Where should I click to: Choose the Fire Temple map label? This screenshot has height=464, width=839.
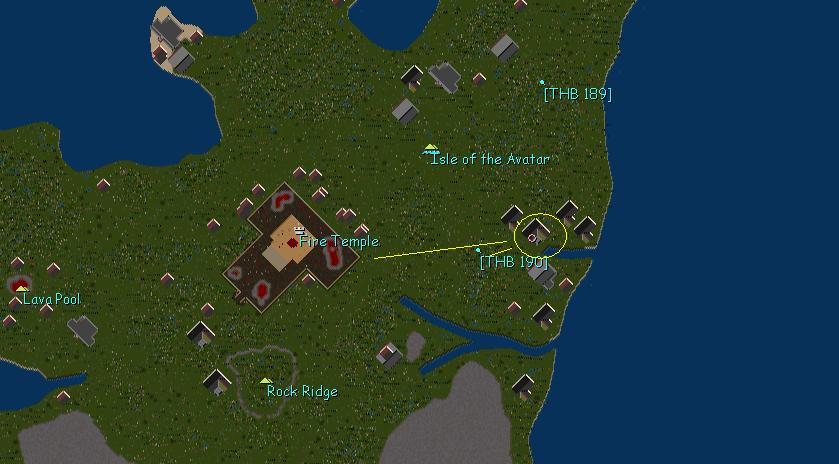(339, 241)
